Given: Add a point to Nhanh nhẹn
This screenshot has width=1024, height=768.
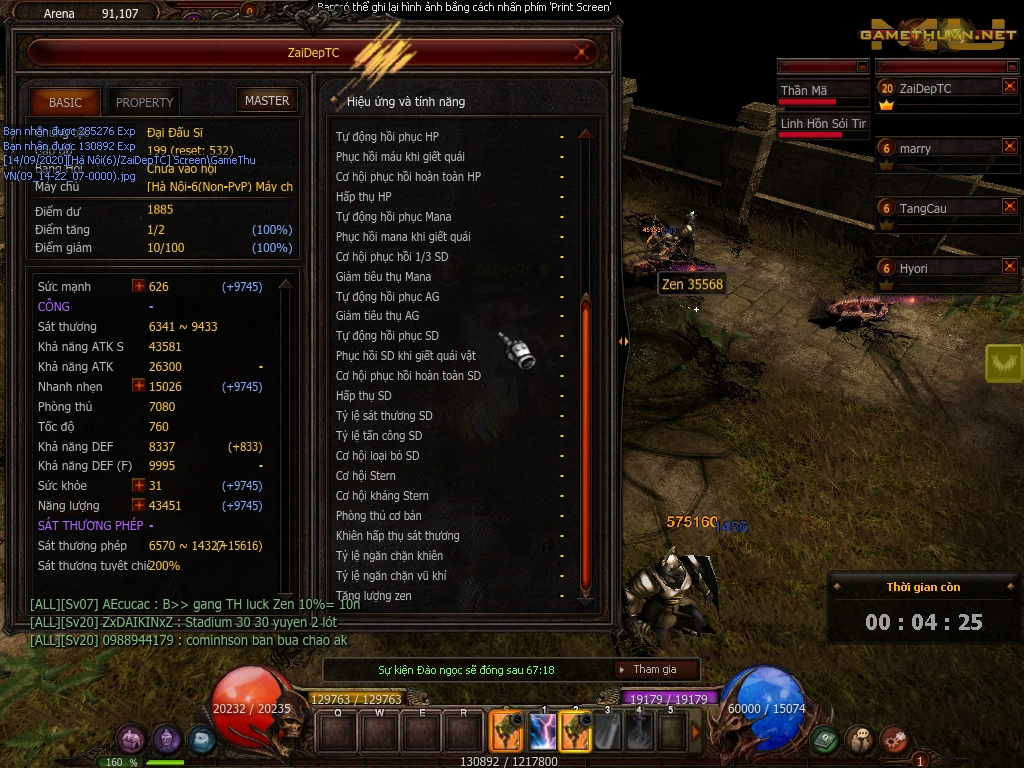Looking at the screenshot, I should click(x=139, y=386).
